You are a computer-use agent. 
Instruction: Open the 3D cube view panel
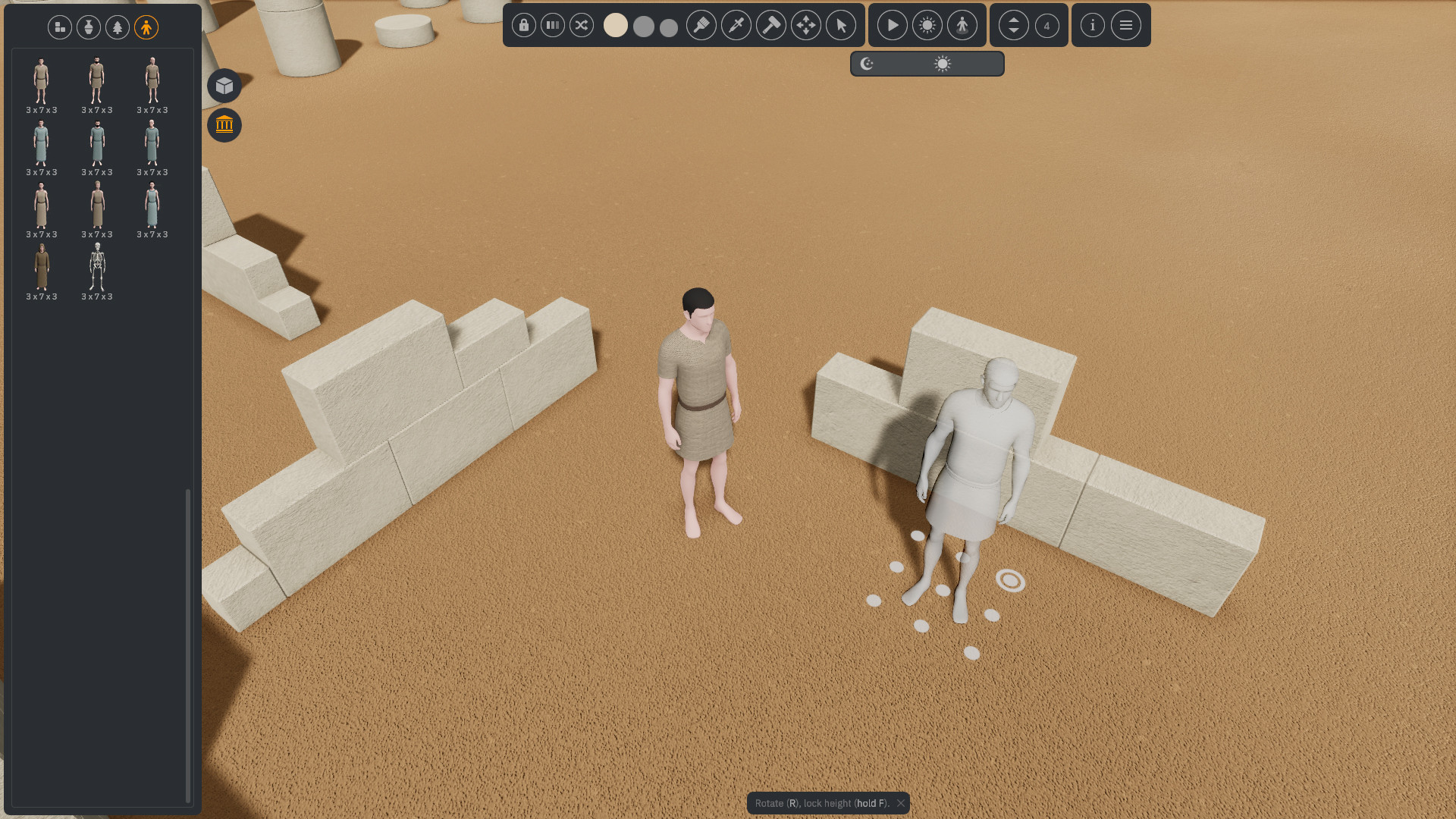224,85
